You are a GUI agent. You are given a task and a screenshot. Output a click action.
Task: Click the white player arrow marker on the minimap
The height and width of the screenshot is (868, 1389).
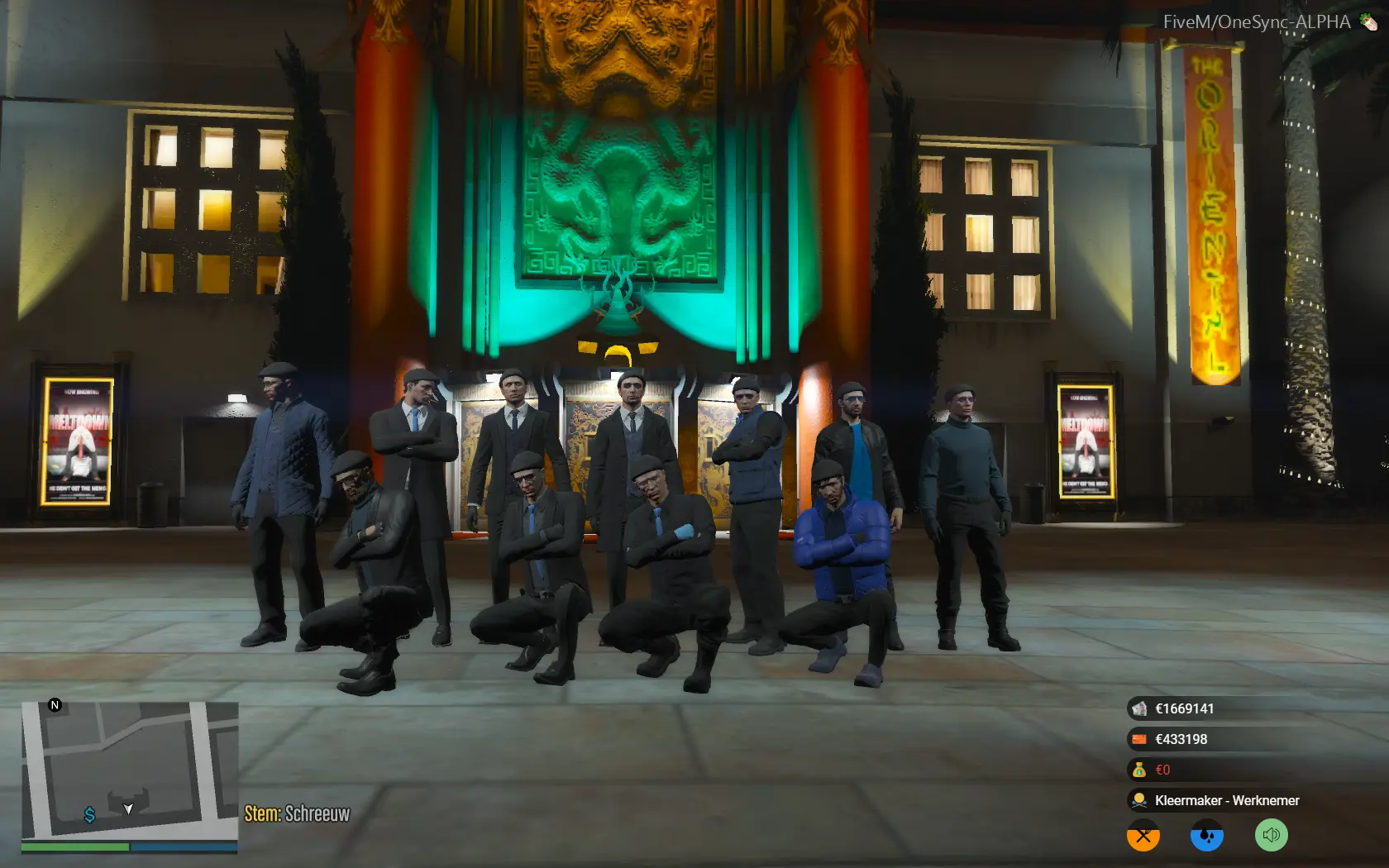(x=128, y=810)
